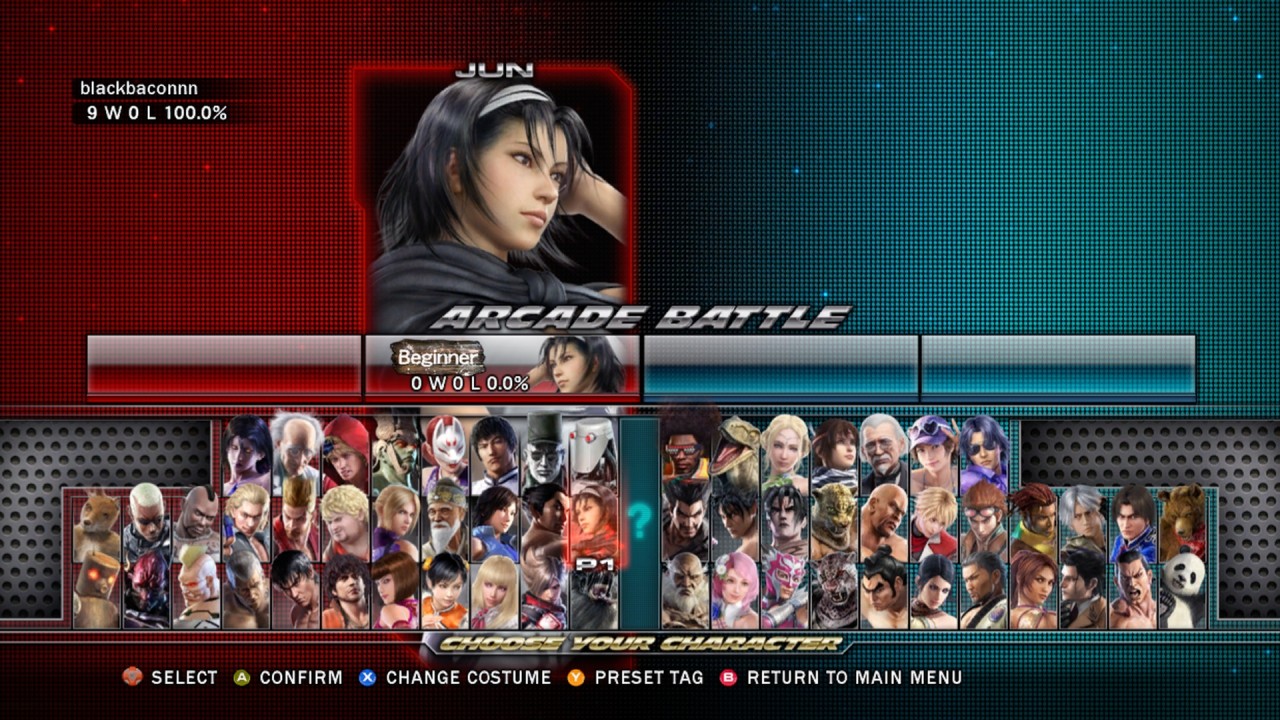Select the dark Armor King portrait
The image size is (1280, 720).
point(835,588)
